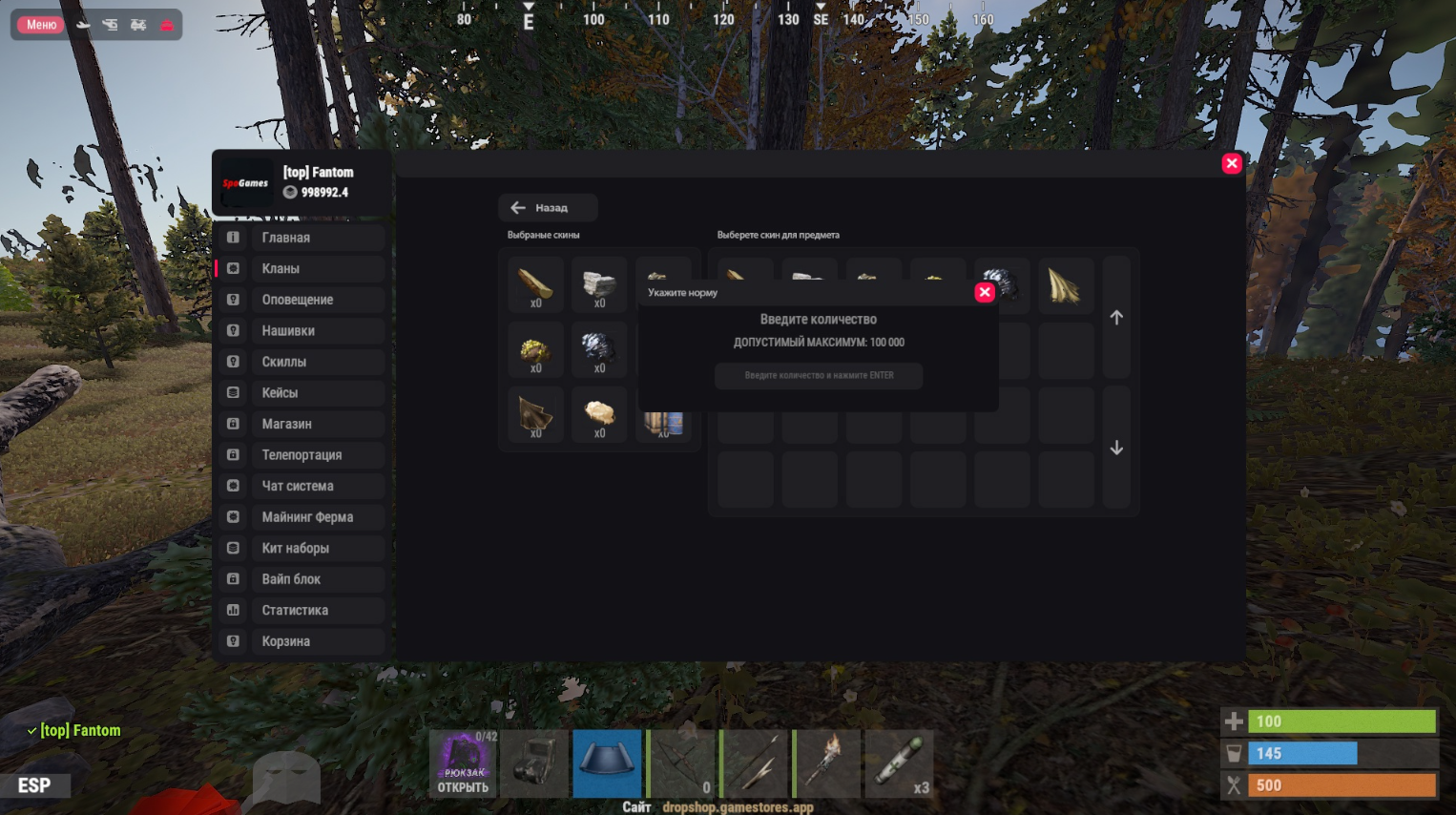
Task: Go to the Телепортация section
Action: pyautogui.click(x=301, y=455)
